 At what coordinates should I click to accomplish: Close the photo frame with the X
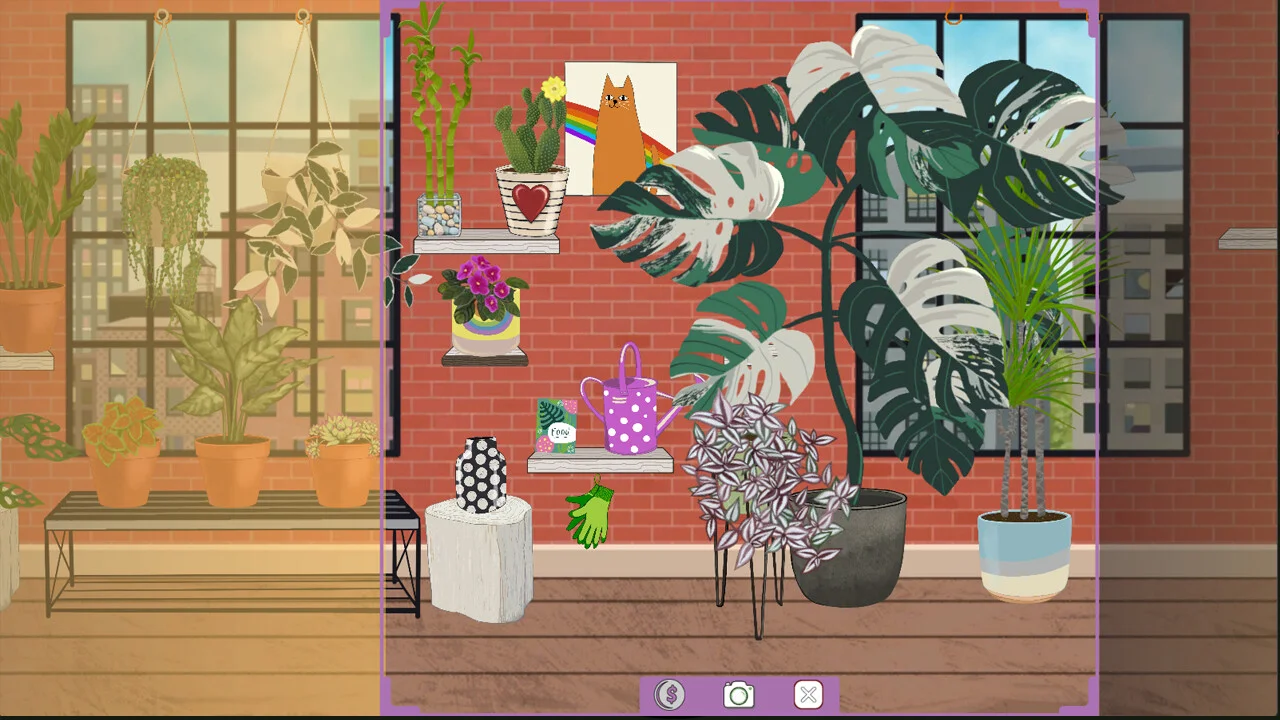[x=808, y=694]
